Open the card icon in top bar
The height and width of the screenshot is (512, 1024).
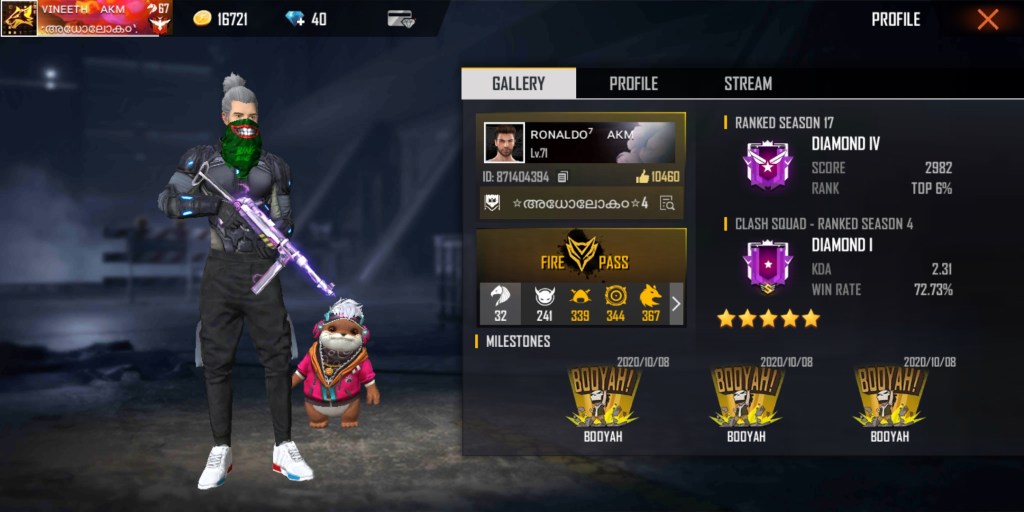pyautogui.click(x=401, y=19)
